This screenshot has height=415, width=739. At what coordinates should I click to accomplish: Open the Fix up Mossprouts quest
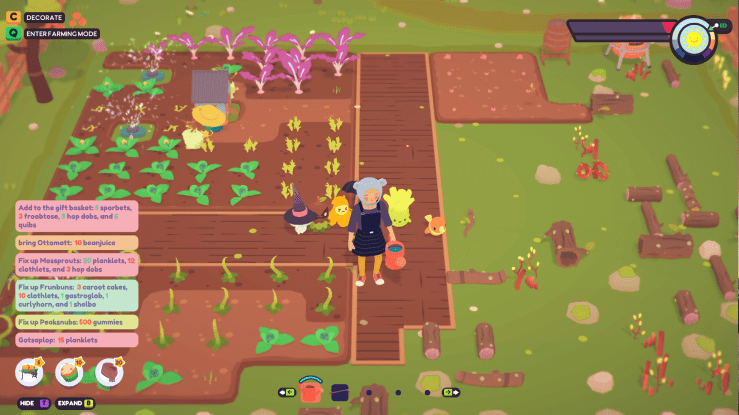(77, 264)
